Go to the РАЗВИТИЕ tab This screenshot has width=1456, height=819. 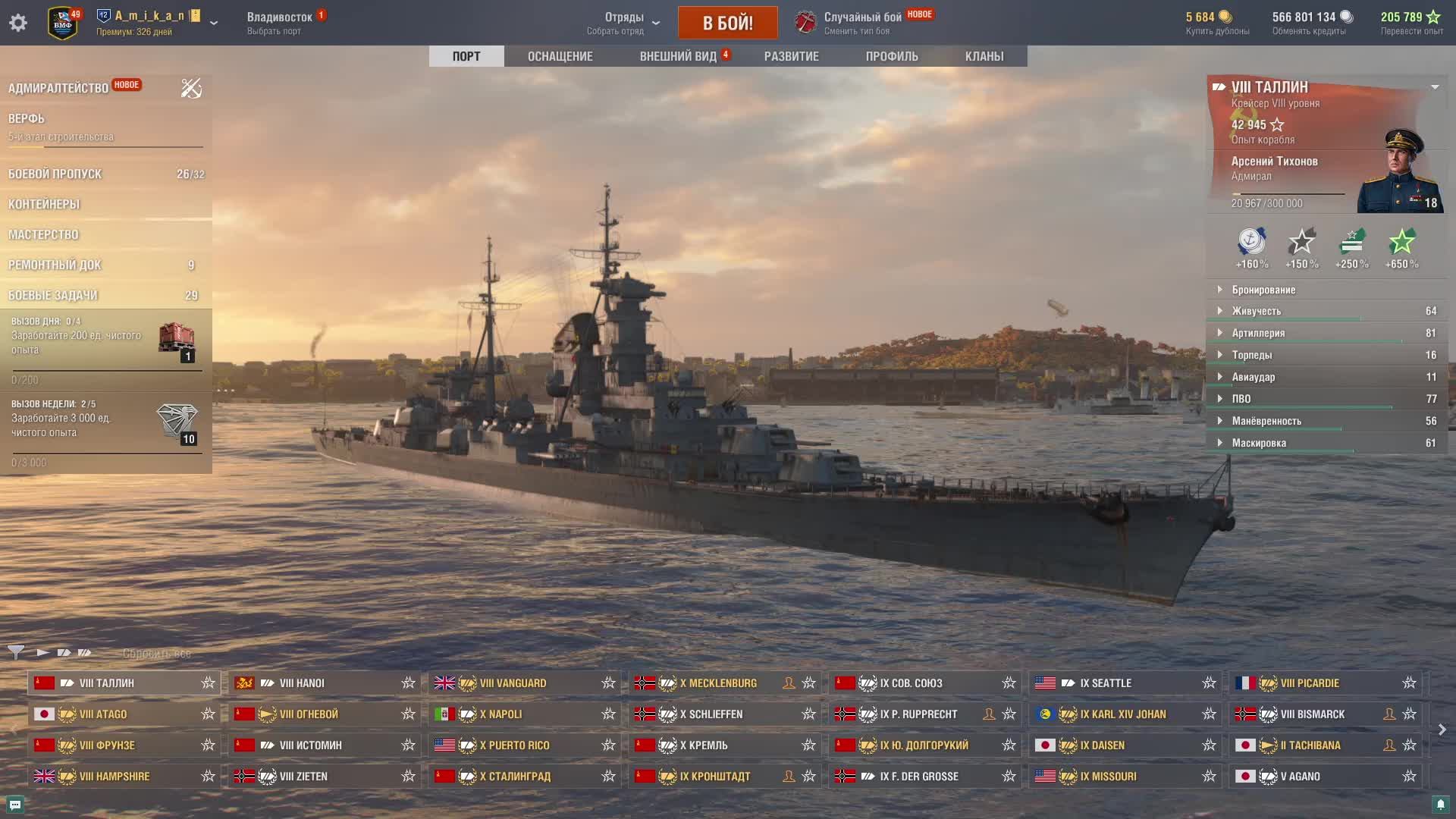click(x=791, y=56)
